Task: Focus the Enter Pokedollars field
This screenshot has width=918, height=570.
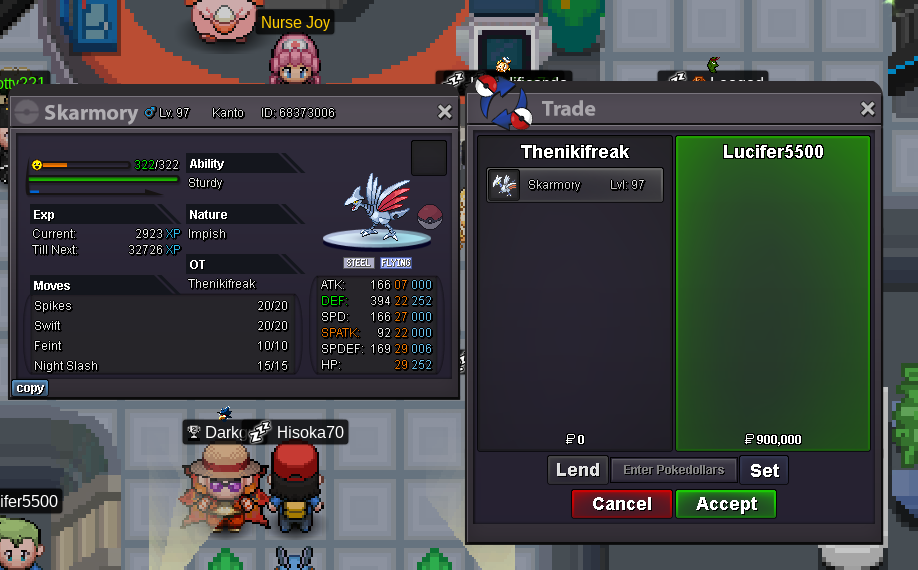Action: [674, 470]
